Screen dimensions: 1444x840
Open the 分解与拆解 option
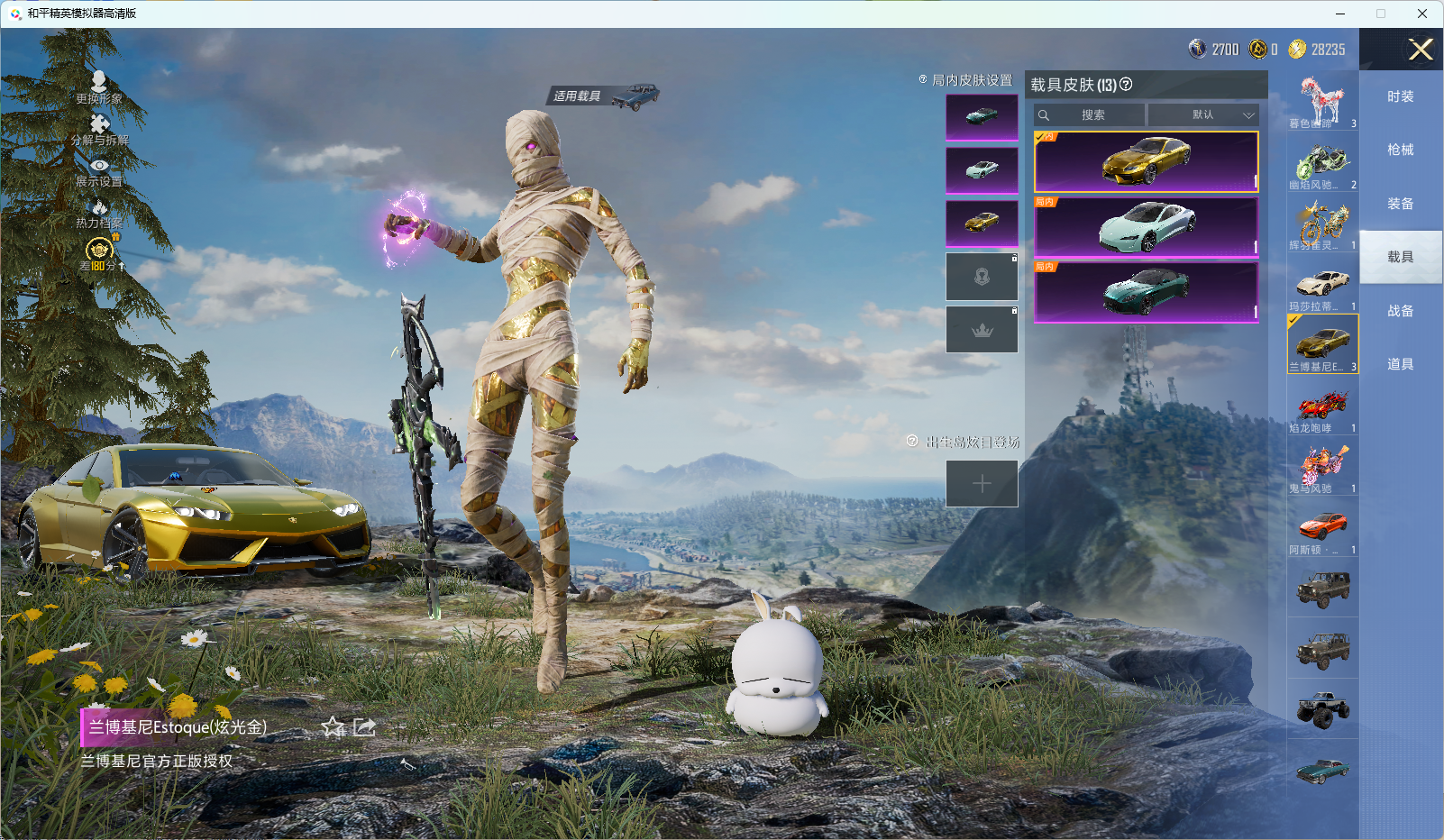coord(99,130)
